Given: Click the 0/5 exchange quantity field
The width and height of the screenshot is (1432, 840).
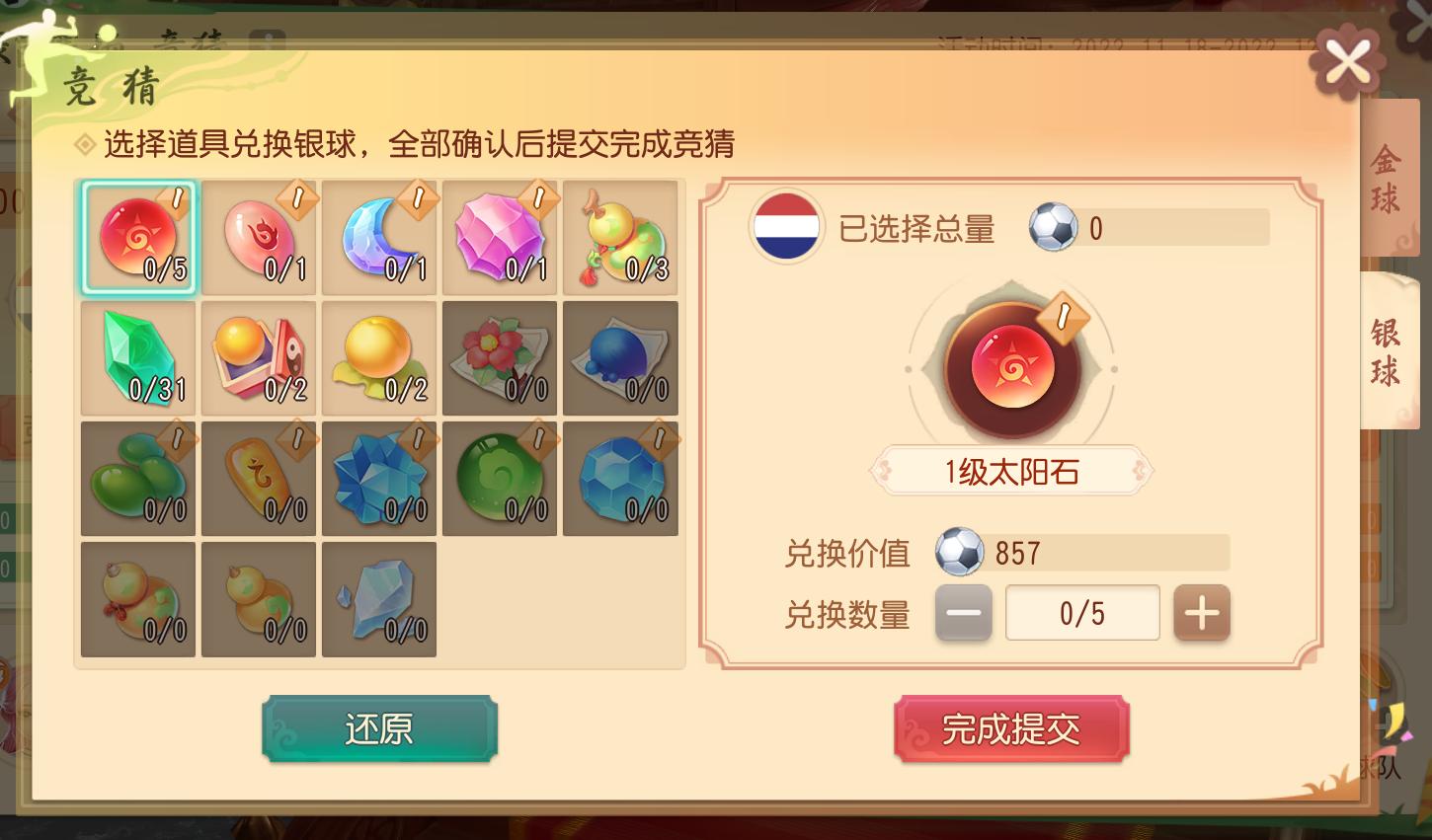Looking at the screenshot, I should tap(1082, 612).
